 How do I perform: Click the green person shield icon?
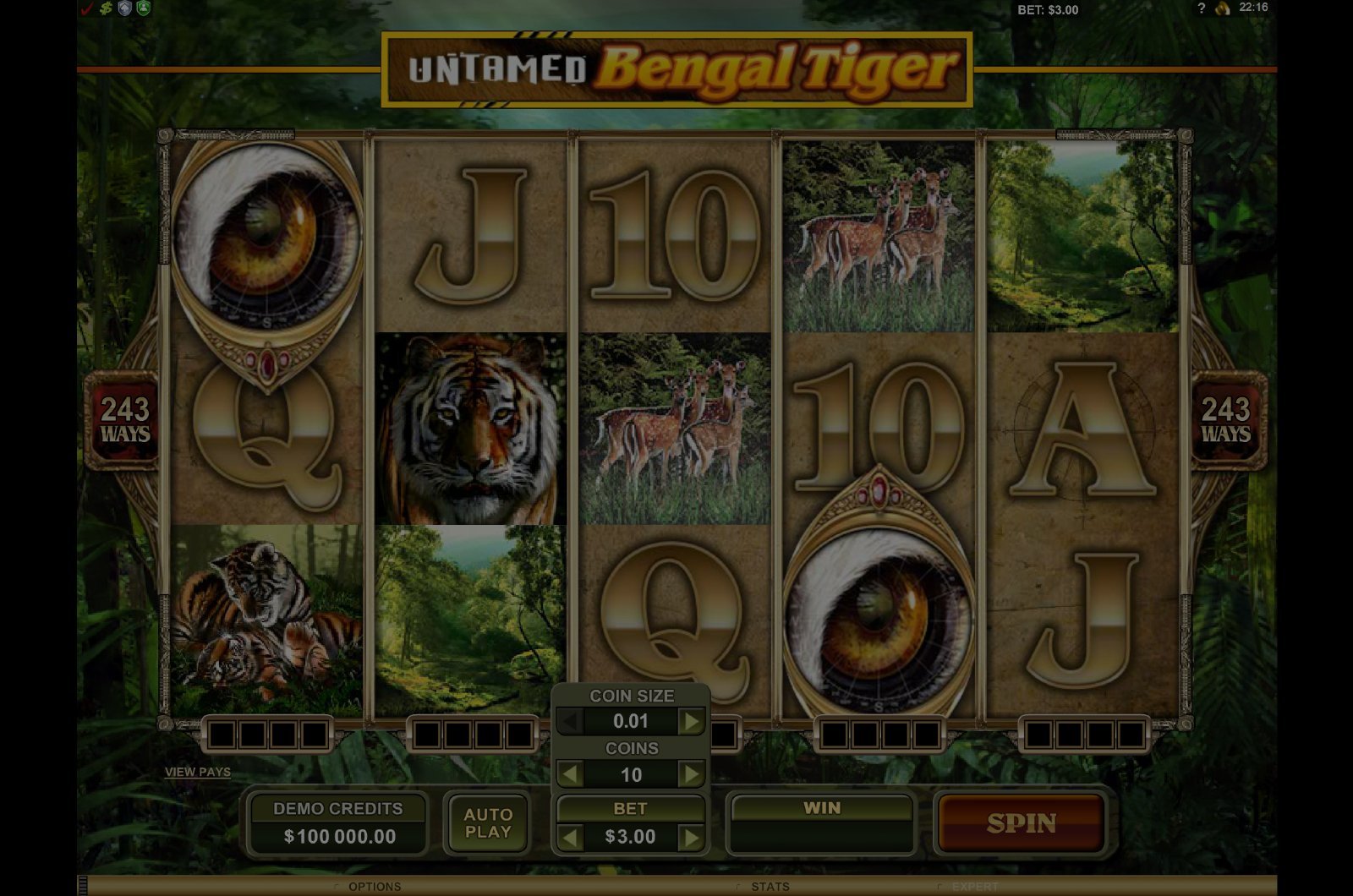tap(144, 9)
